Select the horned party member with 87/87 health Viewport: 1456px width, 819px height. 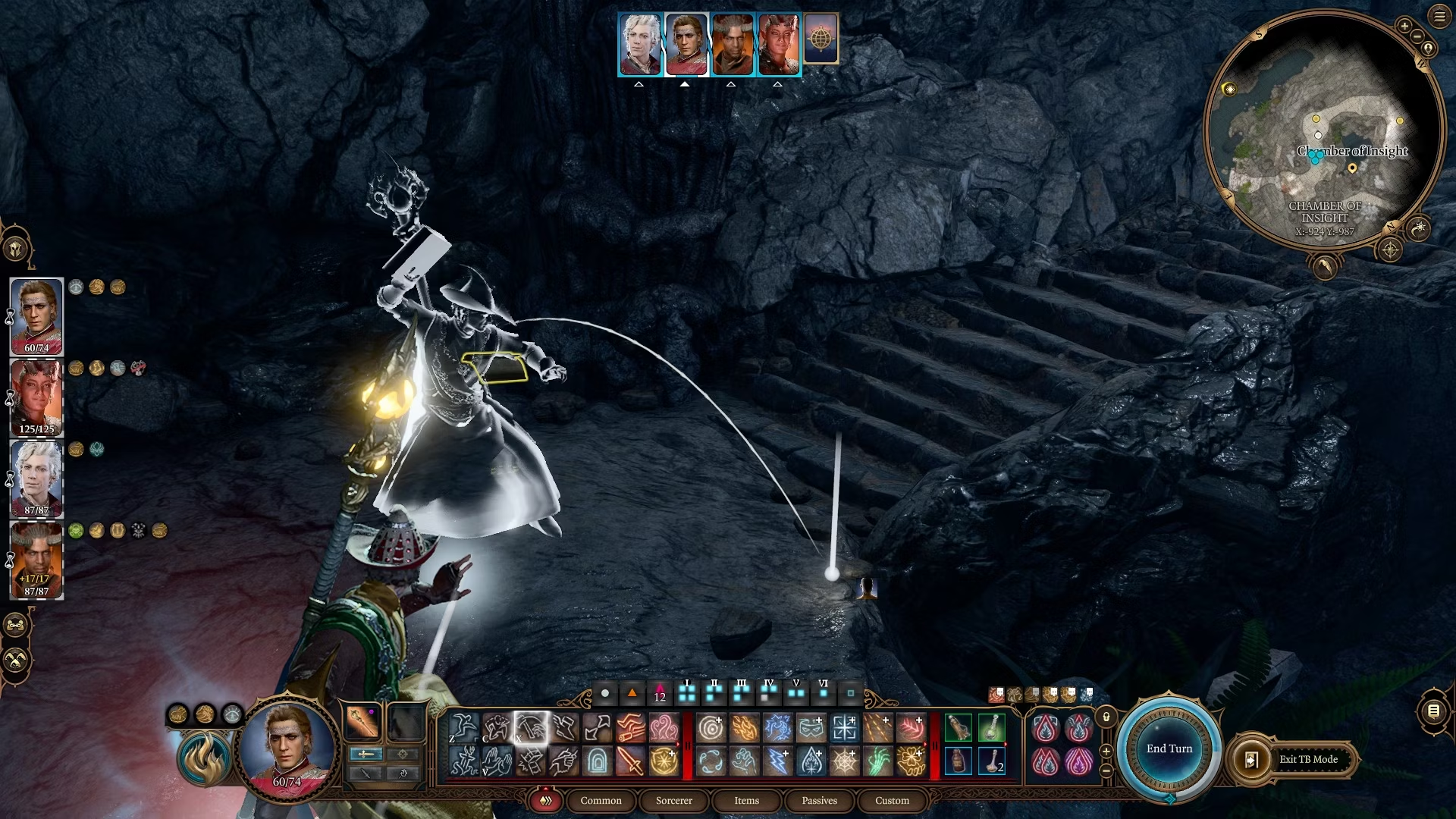click(x=36, y=560)
